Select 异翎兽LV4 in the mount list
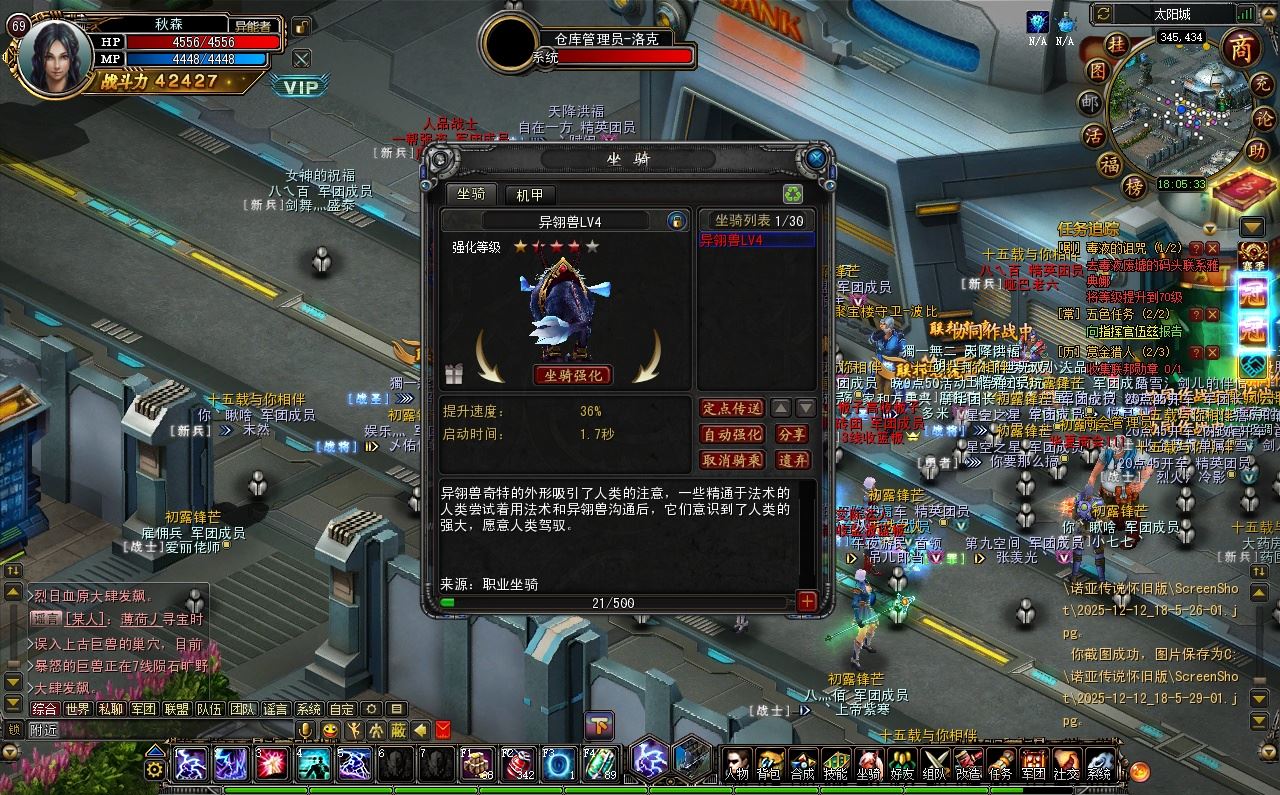 pyautogui.click(x=756, y=240)
